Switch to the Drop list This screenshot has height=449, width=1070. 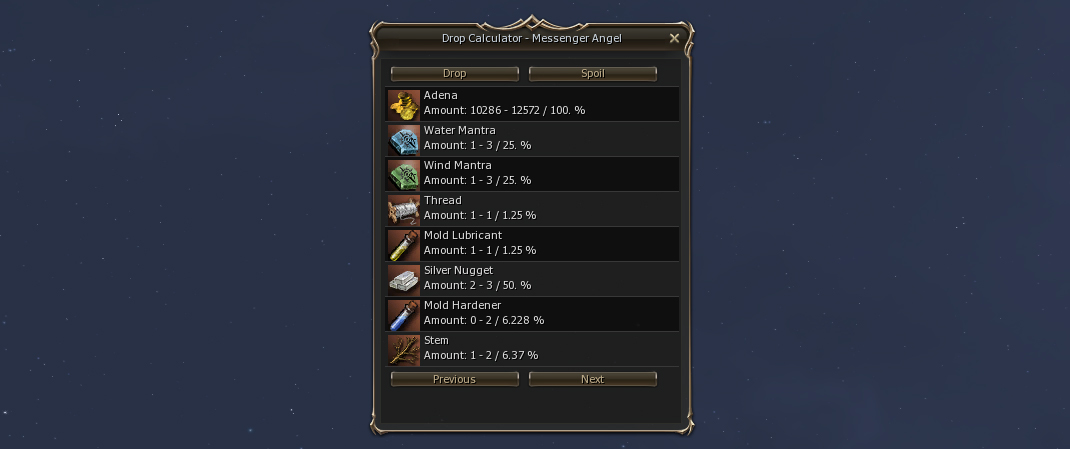(x=454, y=73)
